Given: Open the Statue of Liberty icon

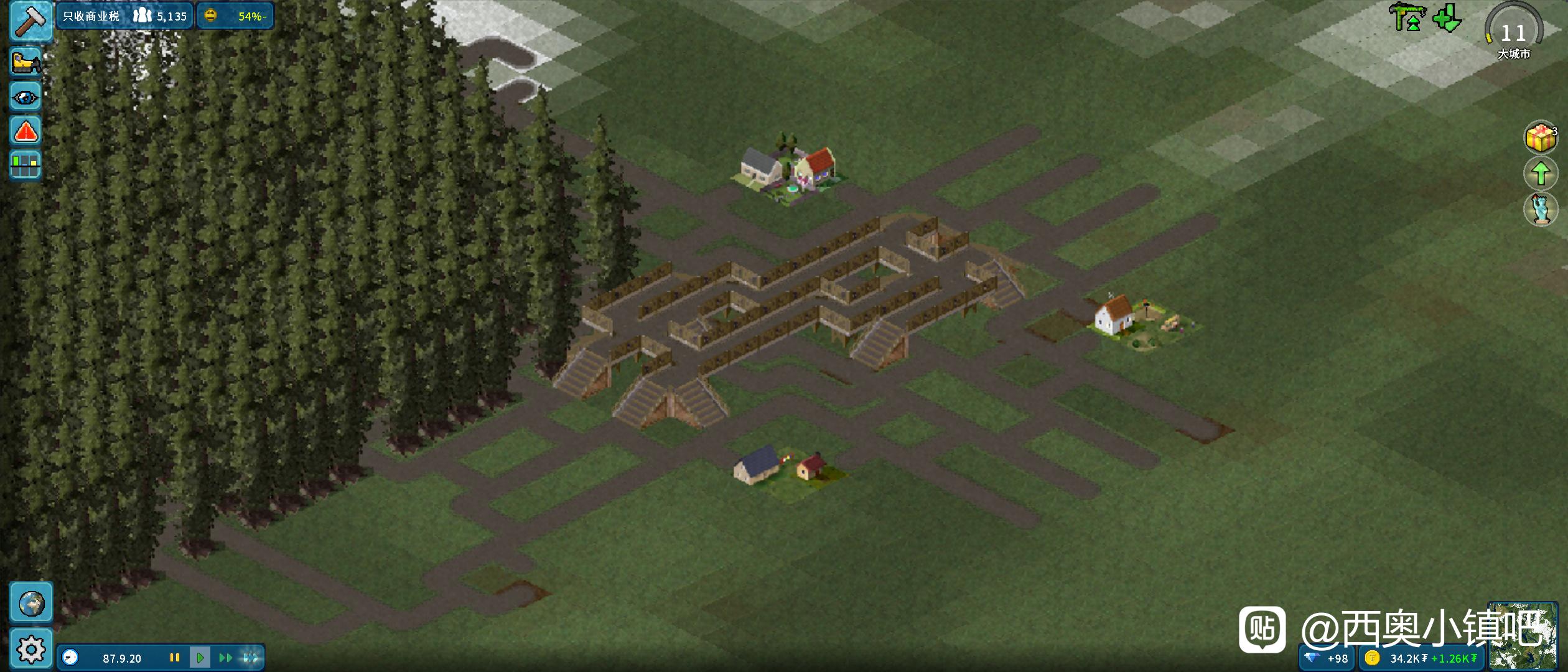Looking at the screenshot, I should tap(1540, 209).
